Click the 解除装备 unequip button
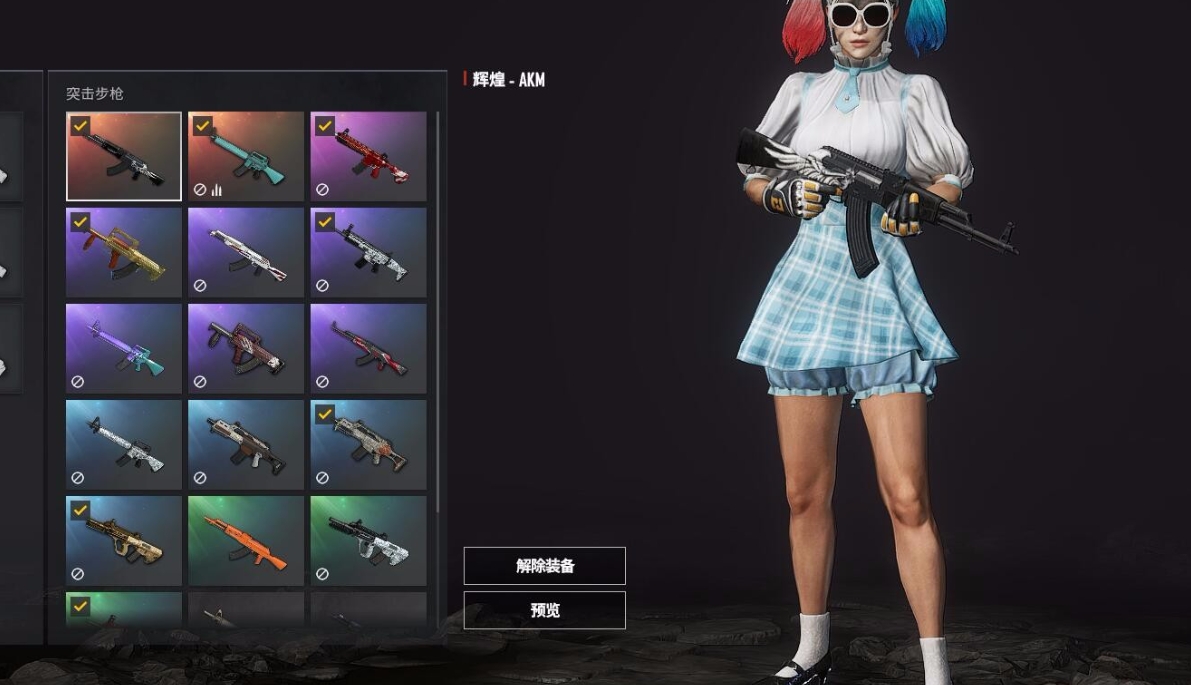The height and width of the screenshot is (685, 1191). (x=544, y=566)
